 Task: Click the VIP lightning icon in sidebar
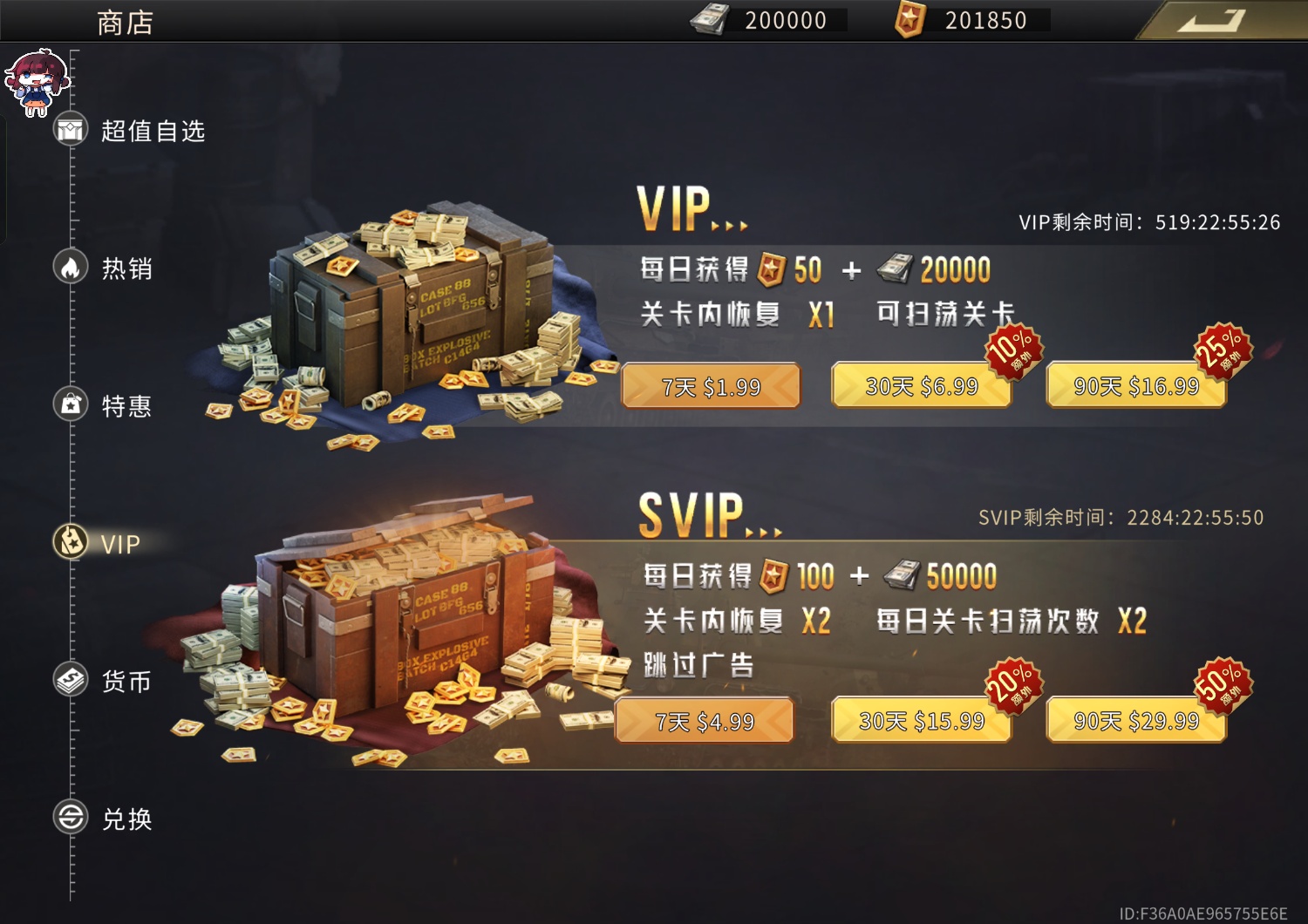(x=70, y=543)
